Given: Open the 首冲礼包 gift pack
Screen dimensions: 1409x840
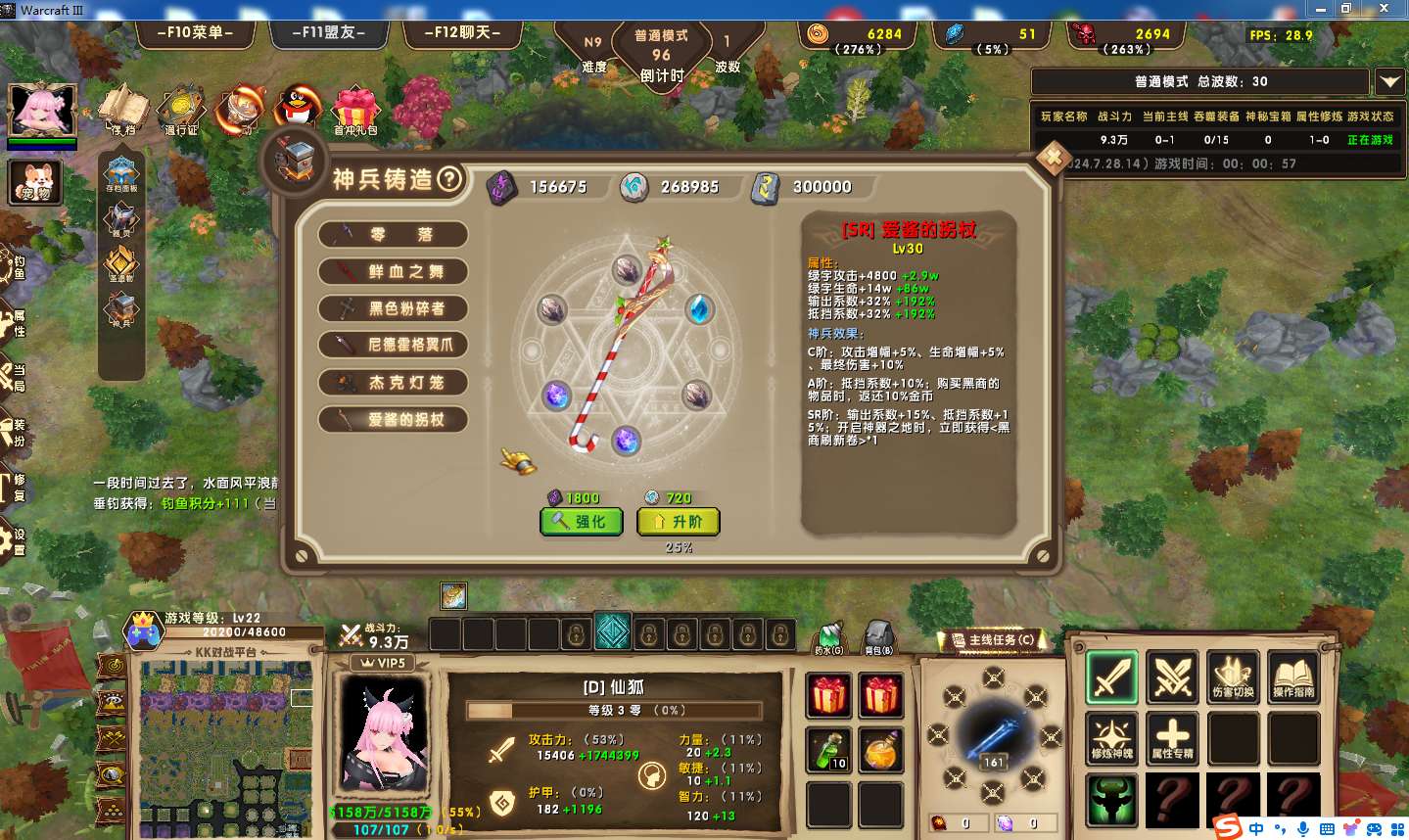Looking at the screenshot, I should pyautogui.click(x=355, y=111).
